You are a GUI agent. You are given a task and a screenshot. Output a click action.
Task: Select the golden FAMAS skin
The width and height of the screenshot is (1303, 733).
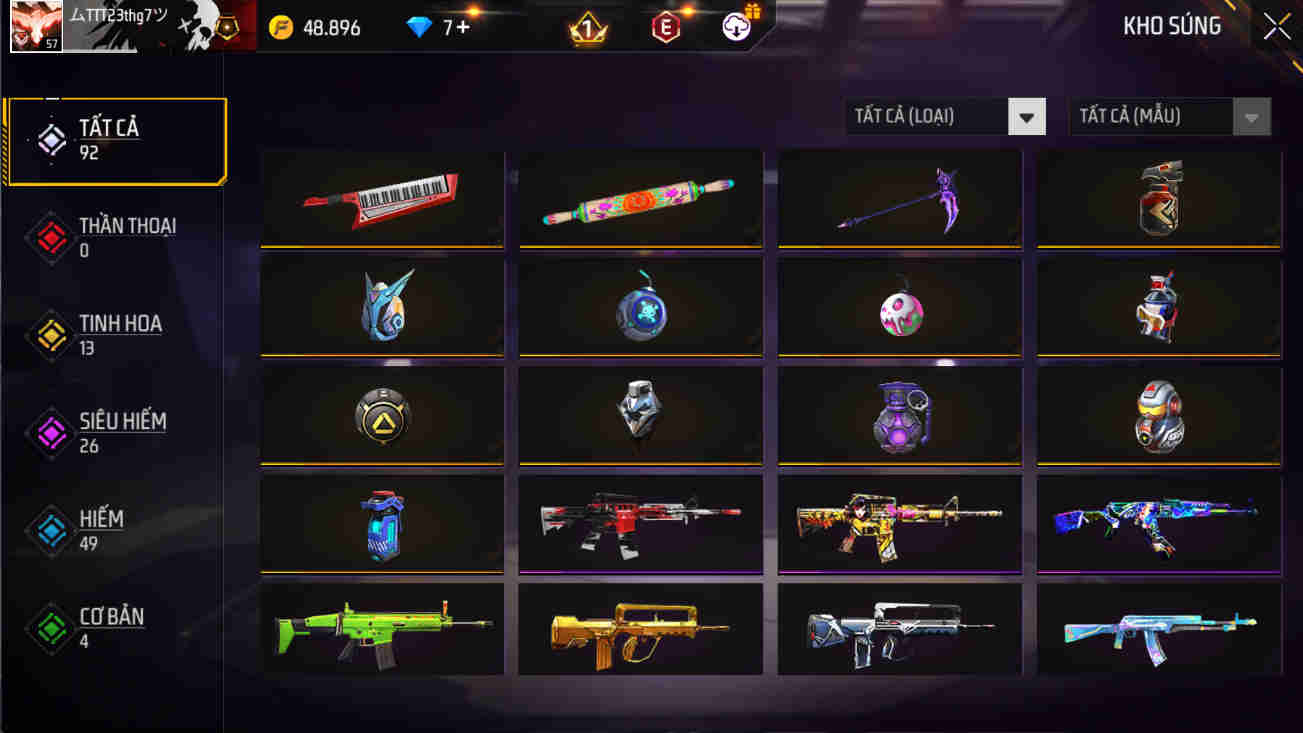[640, 628]
